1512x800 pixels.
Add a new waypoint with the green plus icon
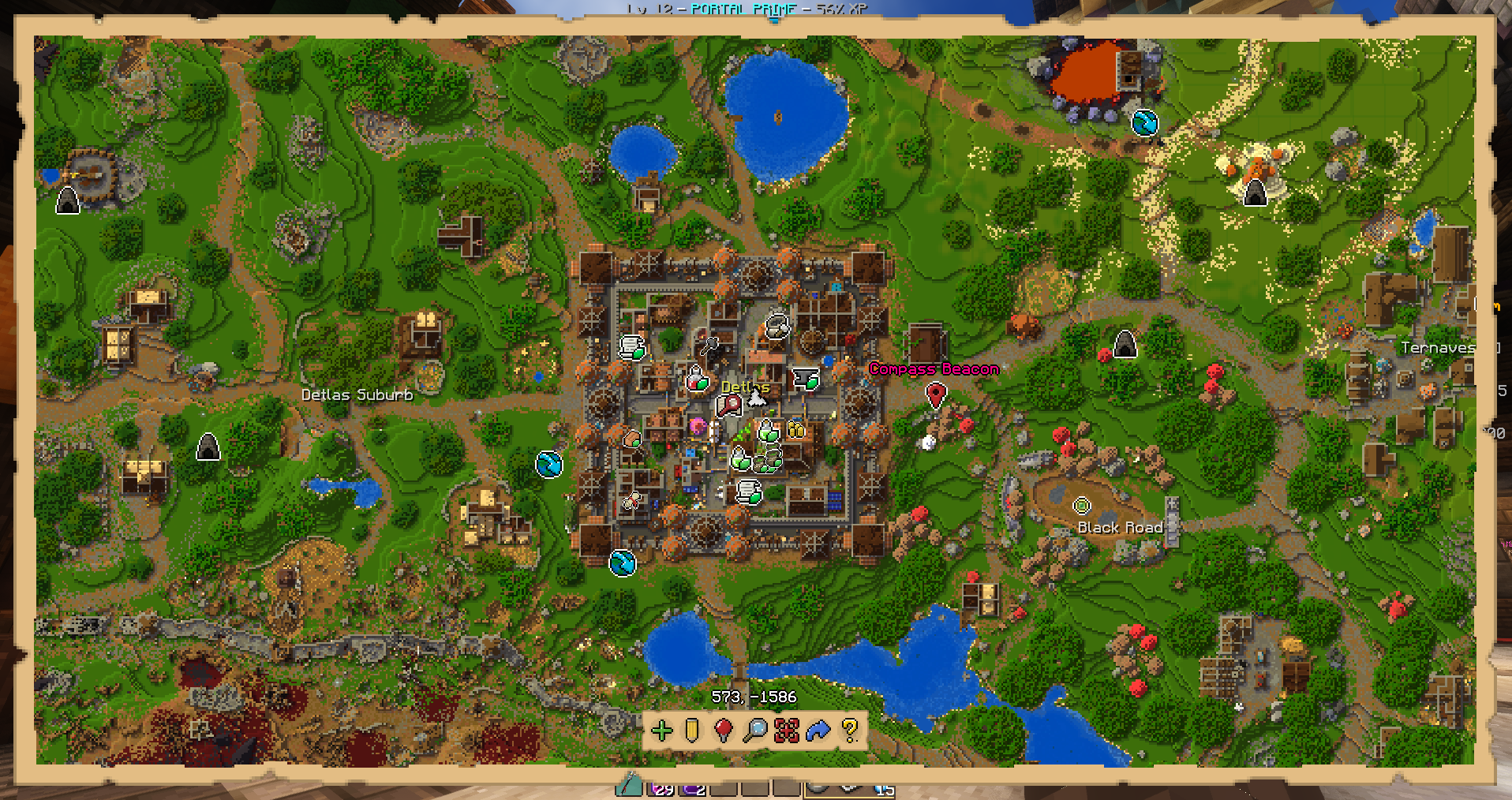pos(662,731)
